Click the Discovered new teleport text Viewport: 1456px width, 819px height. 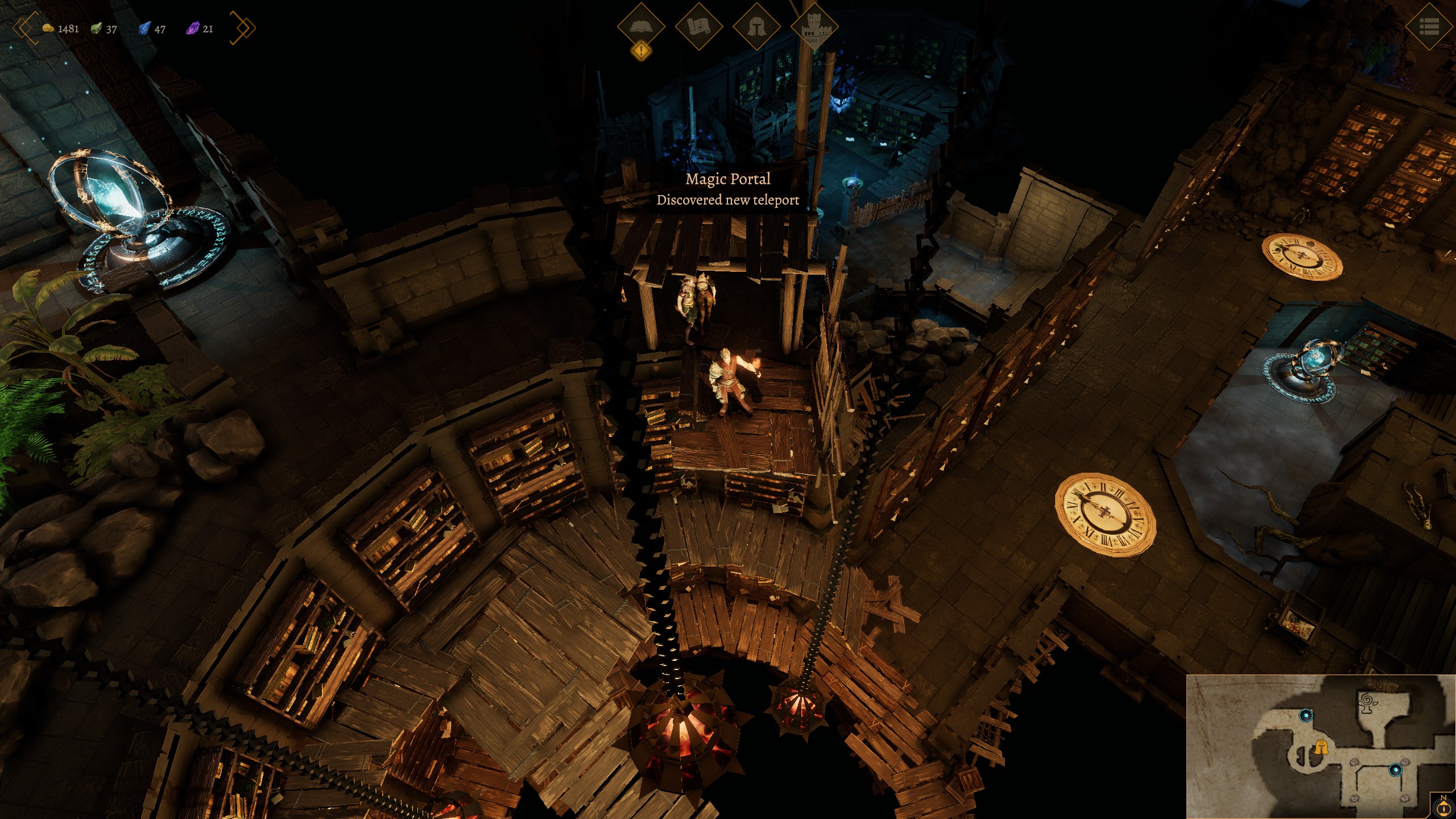(x=728, y=200)
